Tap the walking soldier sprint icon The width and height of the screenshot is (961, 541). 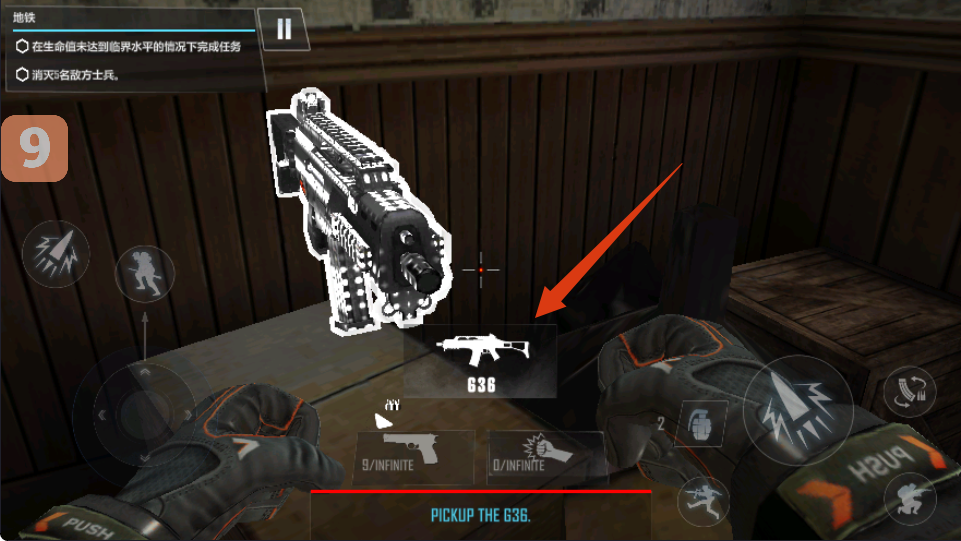pos(145,273)
